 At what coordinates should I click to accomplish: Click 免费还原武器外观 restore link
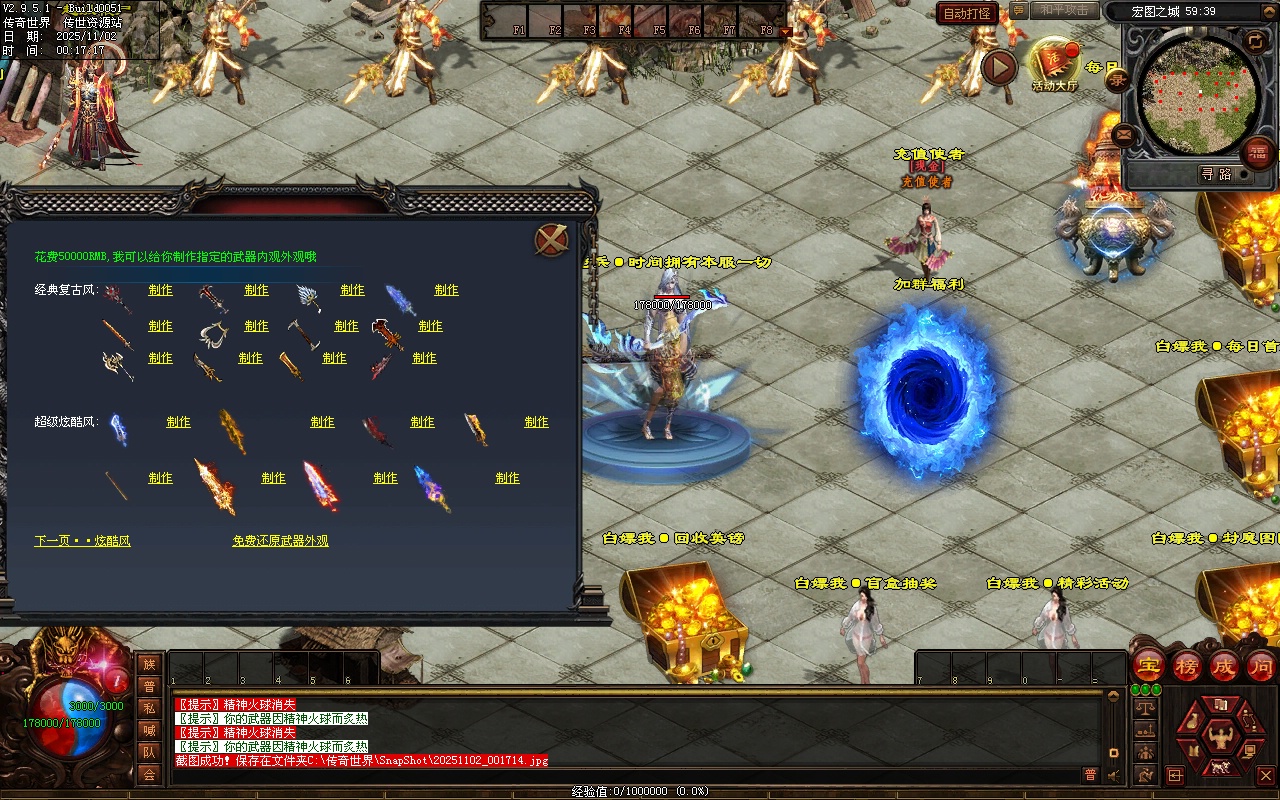tap(280, 541)
